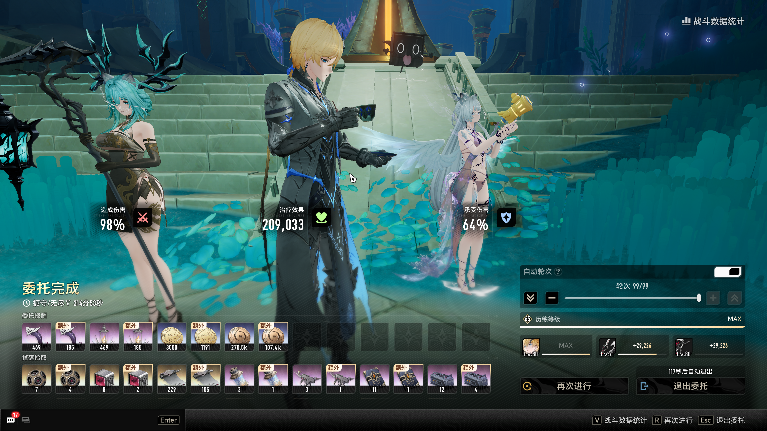Set rounds to minimum with the double-down chevron
The image size is (767, 431).
[x=531, y=298]
